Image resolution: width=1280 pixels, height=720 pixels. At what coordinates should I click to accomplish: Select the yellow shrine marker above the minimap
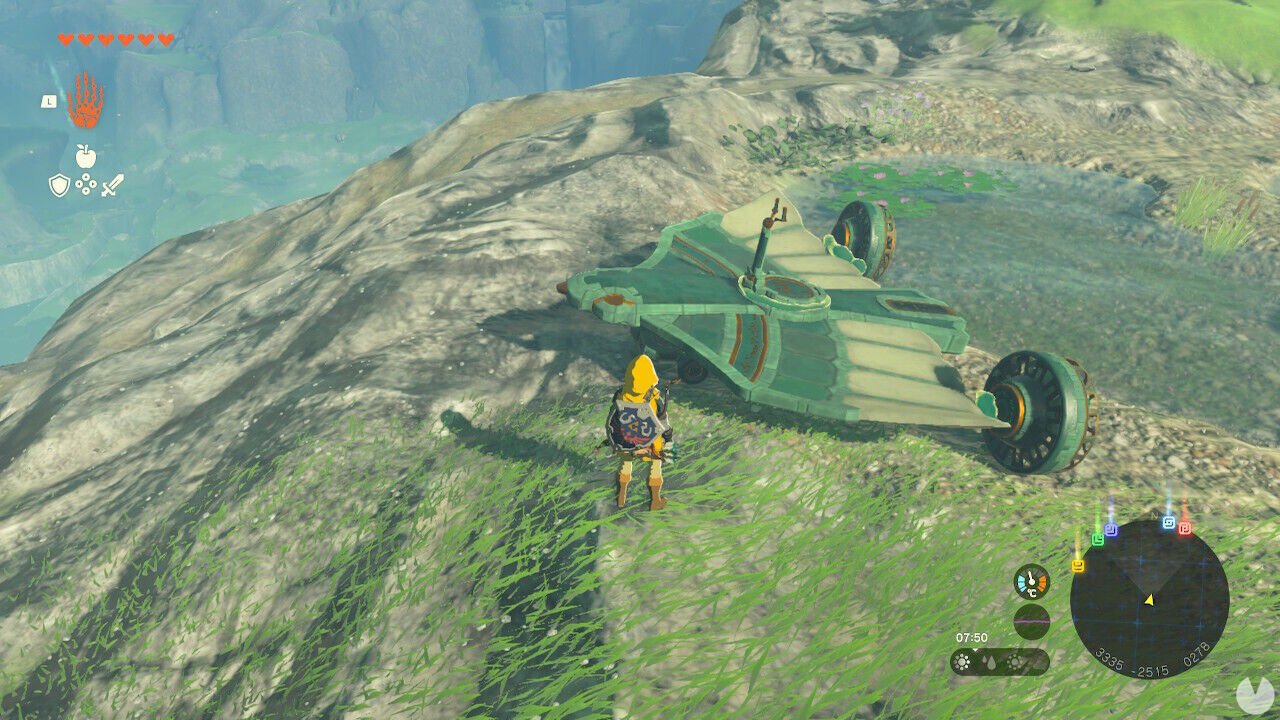[1078, 564]
